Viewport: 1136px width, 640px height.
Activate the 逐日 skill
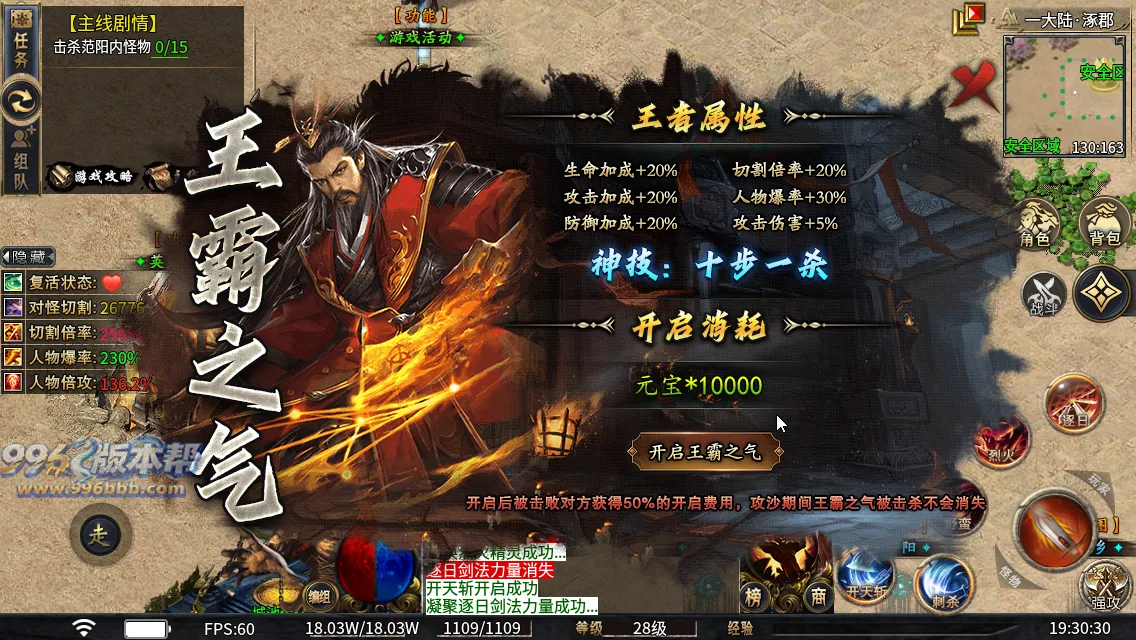click(1073, 403)
